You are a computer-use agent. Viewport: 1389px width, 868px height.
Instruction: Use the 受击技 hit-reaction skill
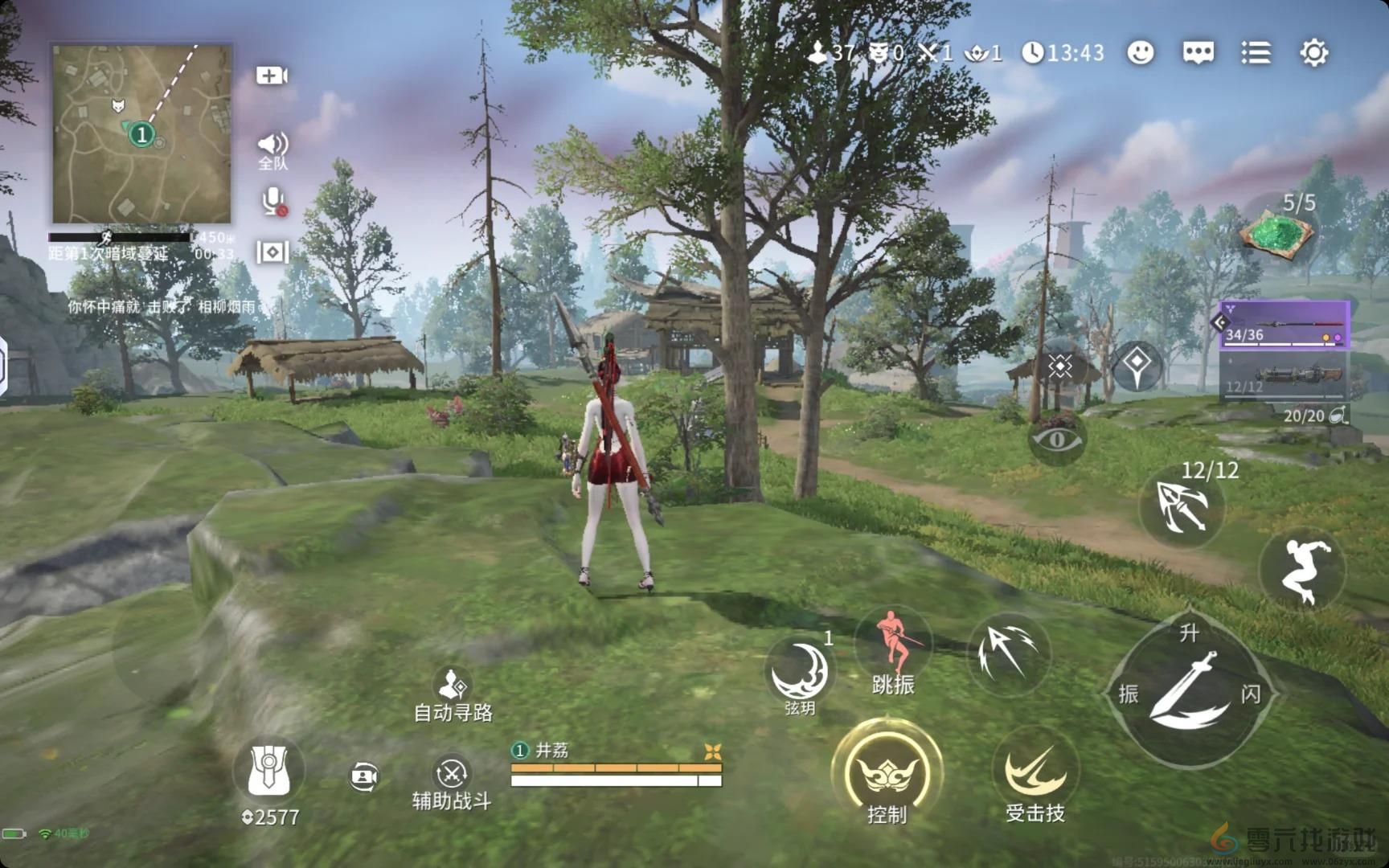[1035, 774]
